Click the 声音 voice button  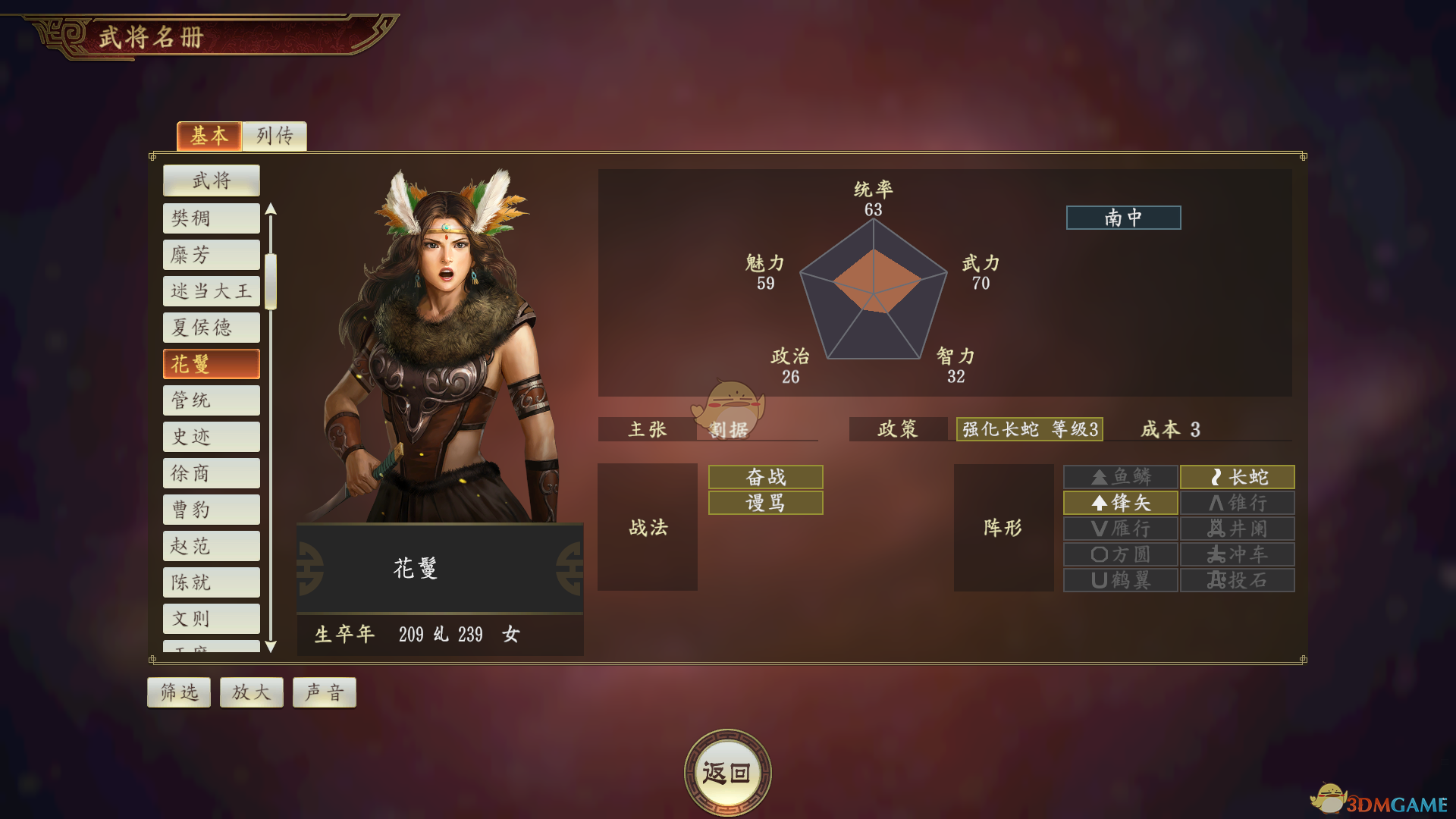[x=324, y=692]
